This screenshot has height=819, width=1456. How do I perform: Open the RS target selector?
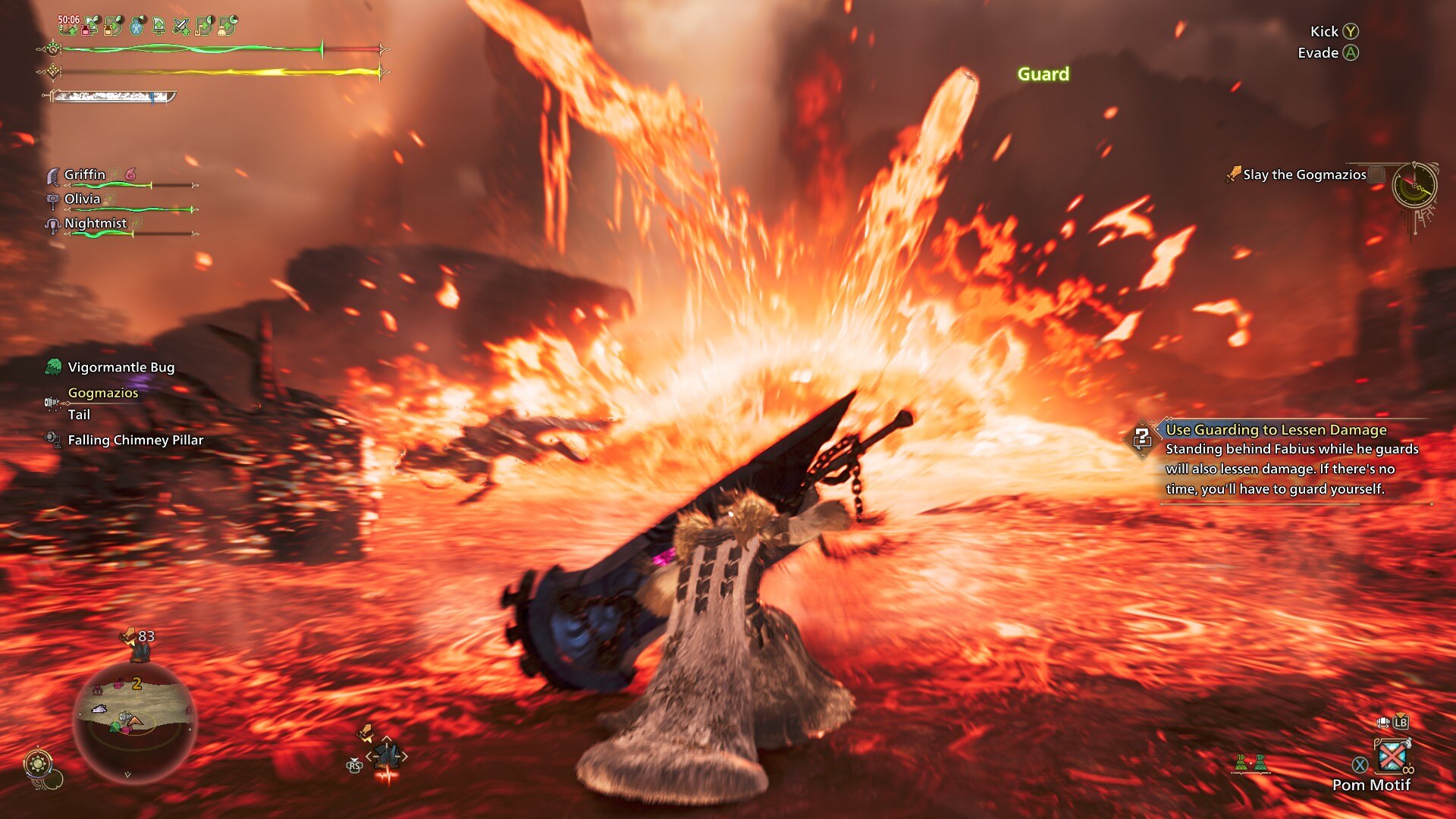354,767
